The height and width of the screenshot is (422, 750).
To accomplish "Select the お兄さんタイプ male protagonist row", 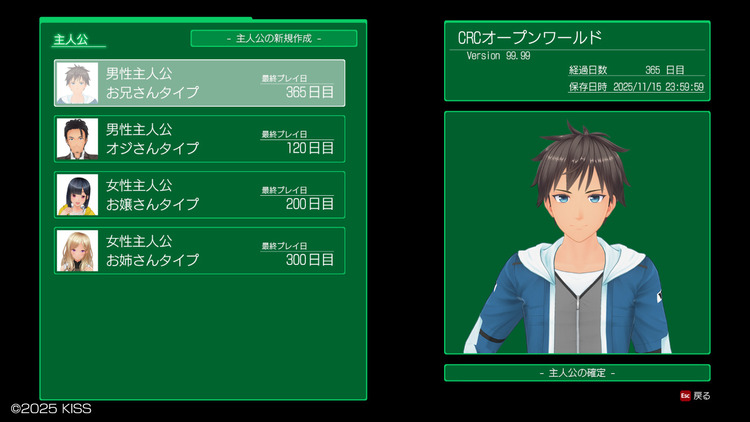I will point(199,83).
